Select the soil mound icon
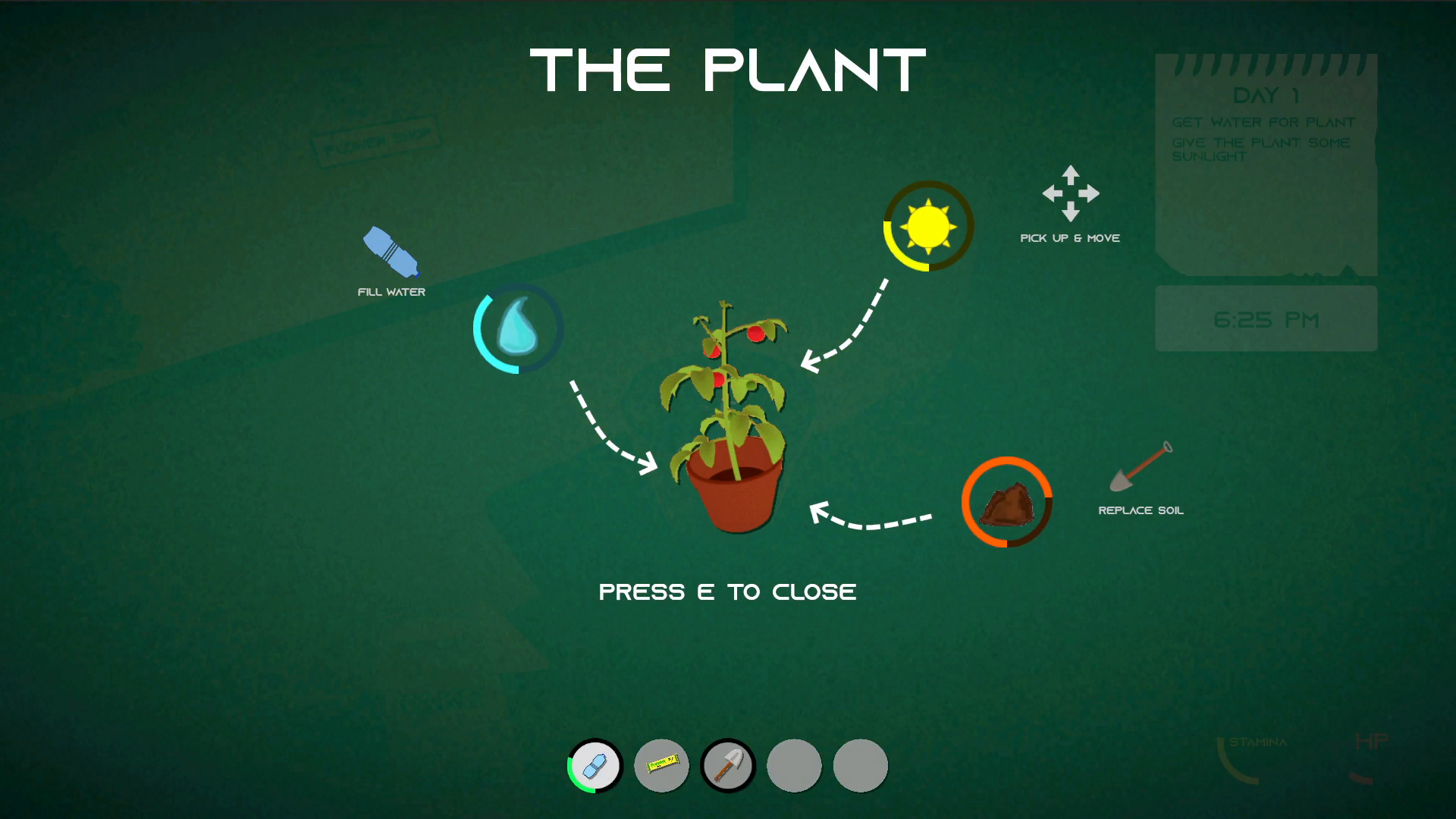Screen dimensions: 1456x819 [1007, 504]
